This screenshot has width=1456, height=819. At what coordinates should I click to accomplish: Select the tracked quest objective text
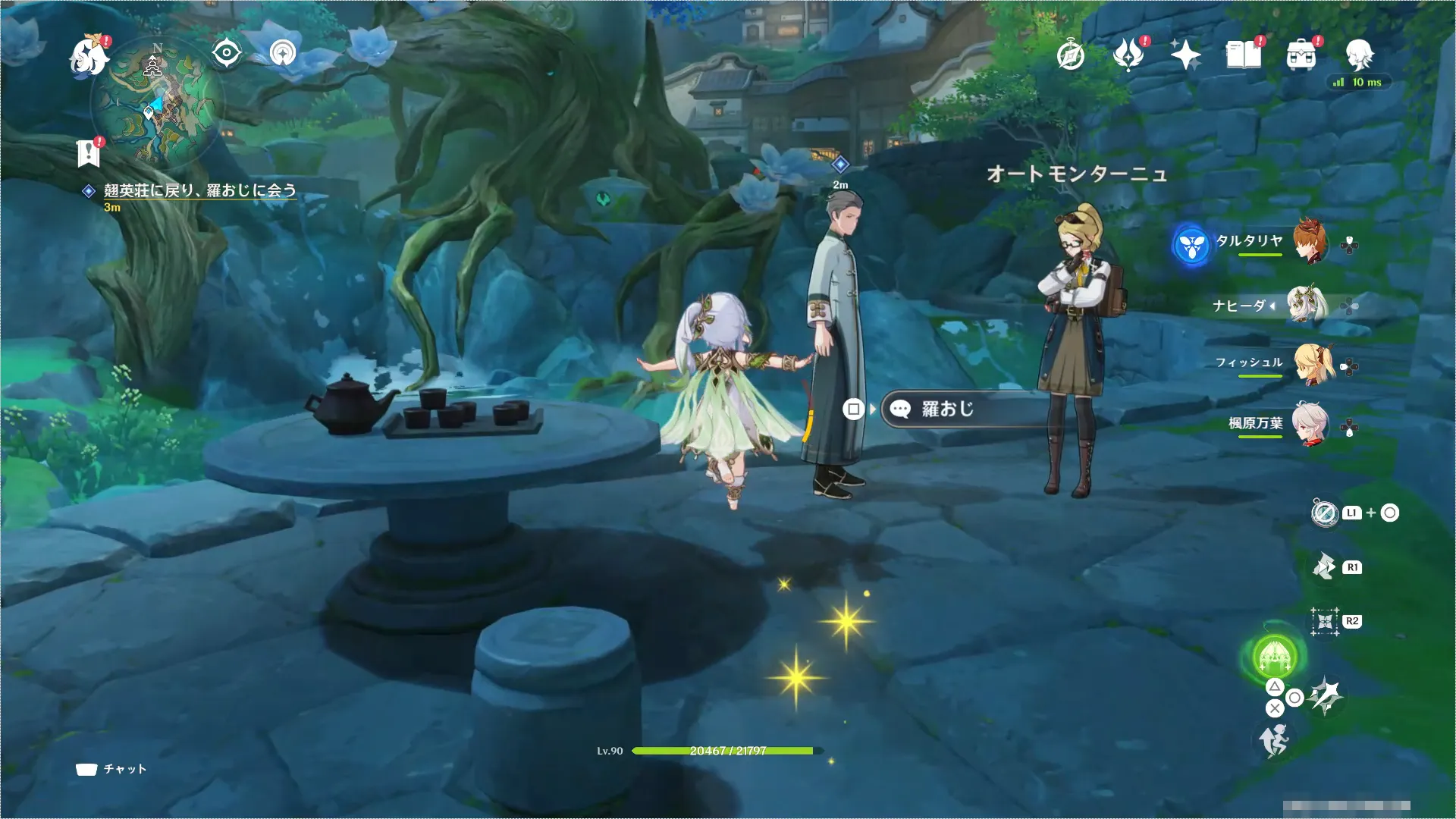199,190
